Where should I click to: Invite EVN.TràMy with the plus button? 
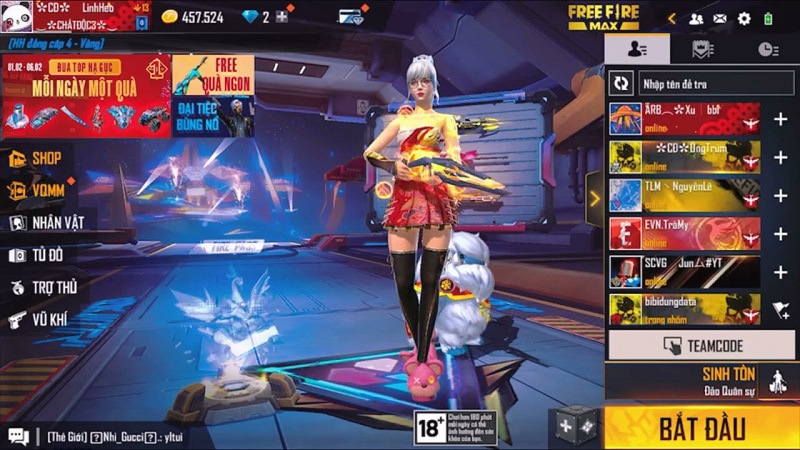pos(780,234)
